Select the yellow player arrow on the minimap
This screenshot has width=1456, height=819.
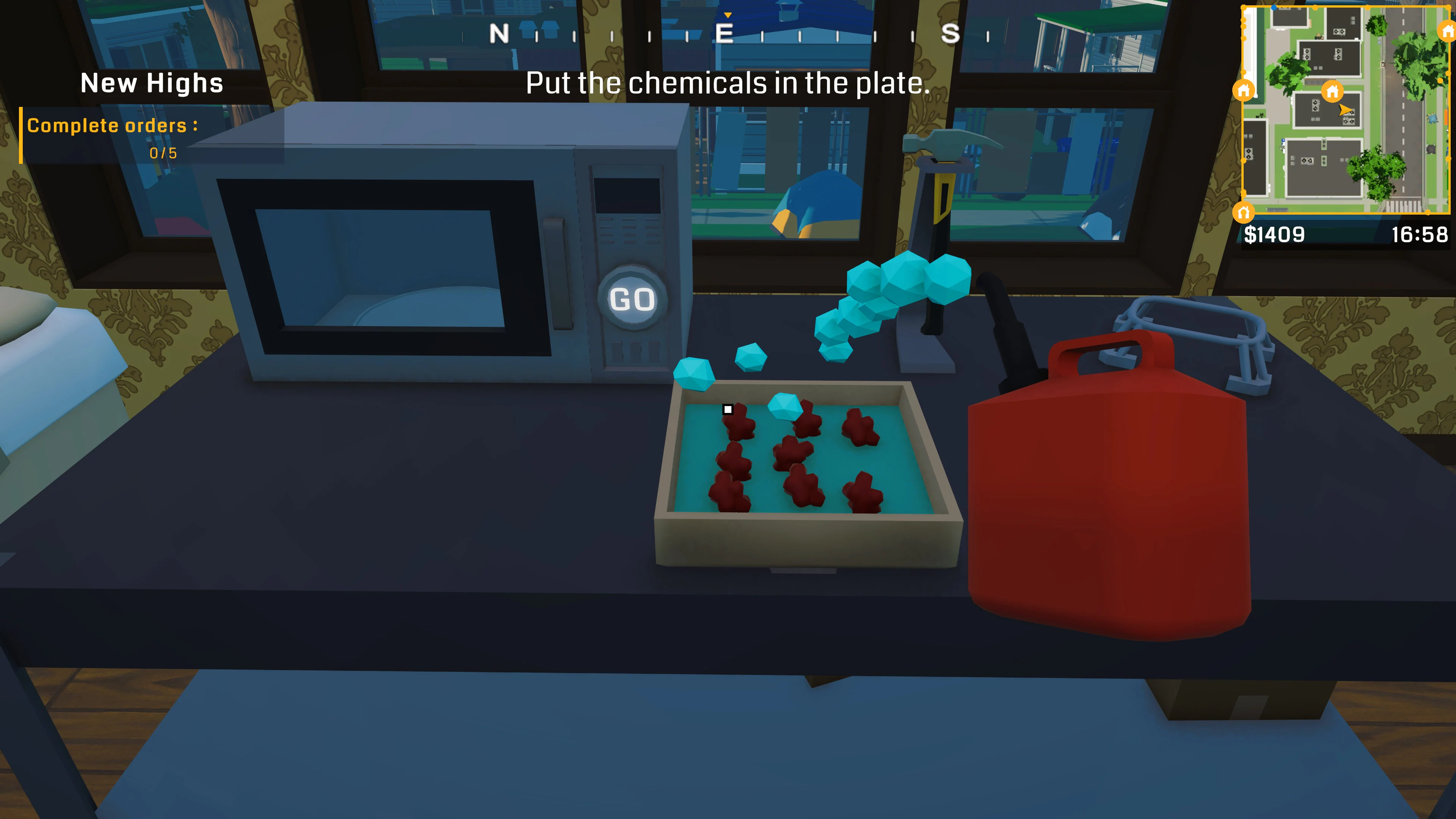[x=1346, y=111]
